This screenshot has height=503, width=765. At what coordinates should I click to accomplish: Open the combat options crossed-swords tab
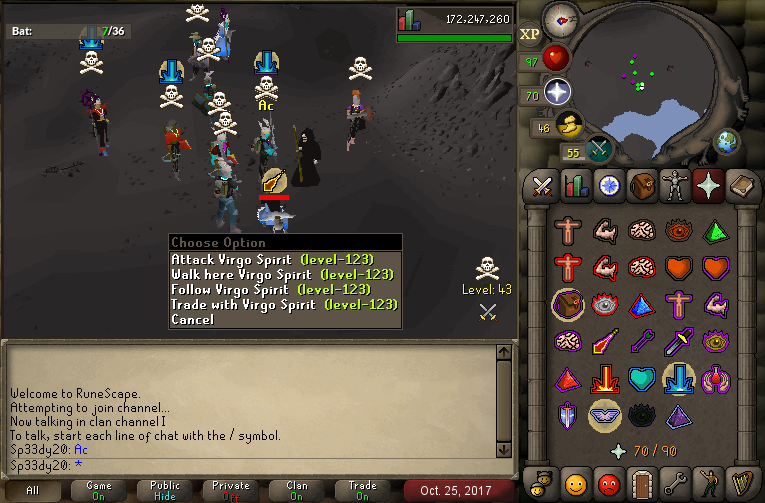(543, 186)
